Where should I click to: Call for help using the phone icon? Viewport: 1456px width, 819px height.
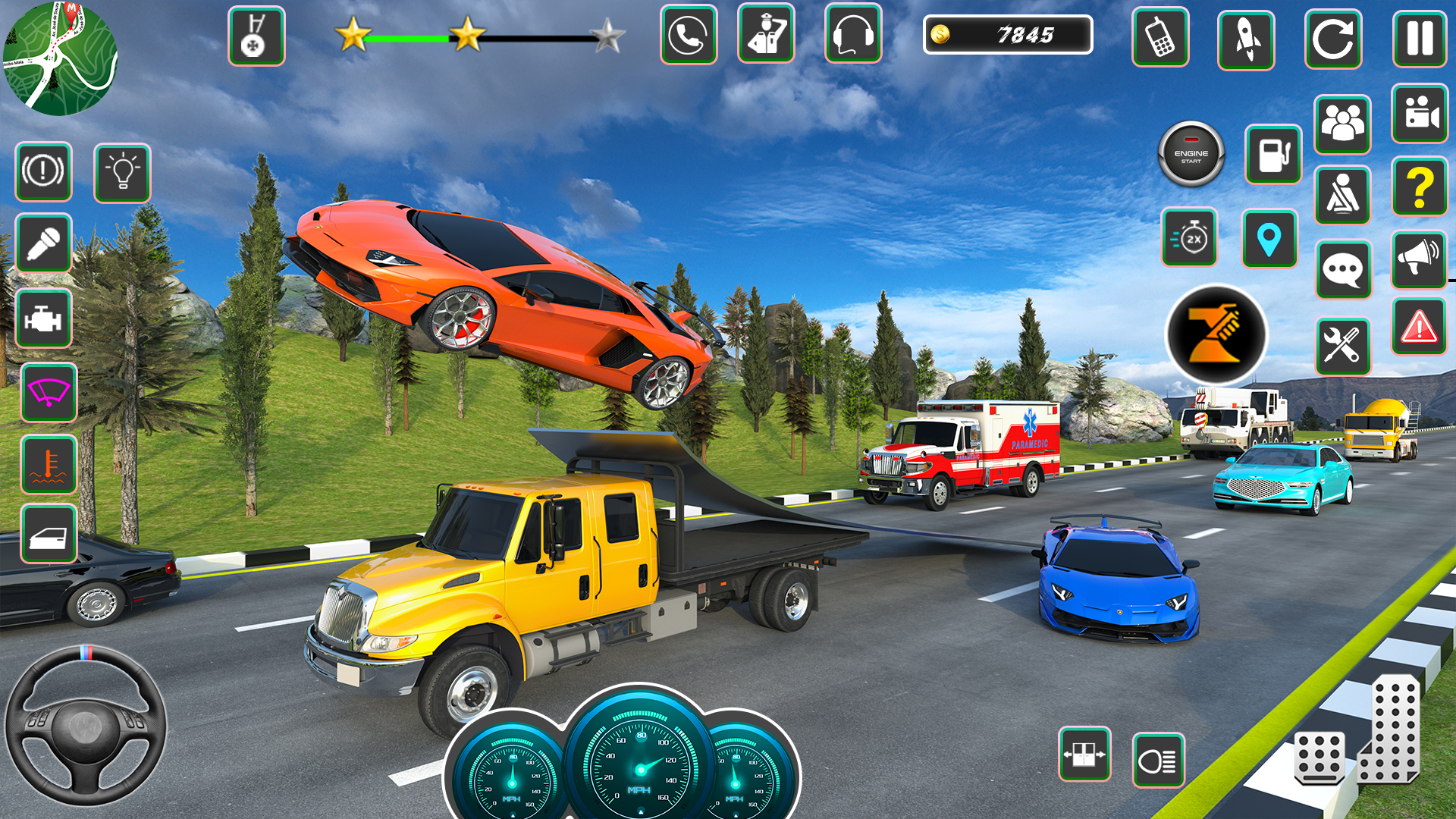688,34
